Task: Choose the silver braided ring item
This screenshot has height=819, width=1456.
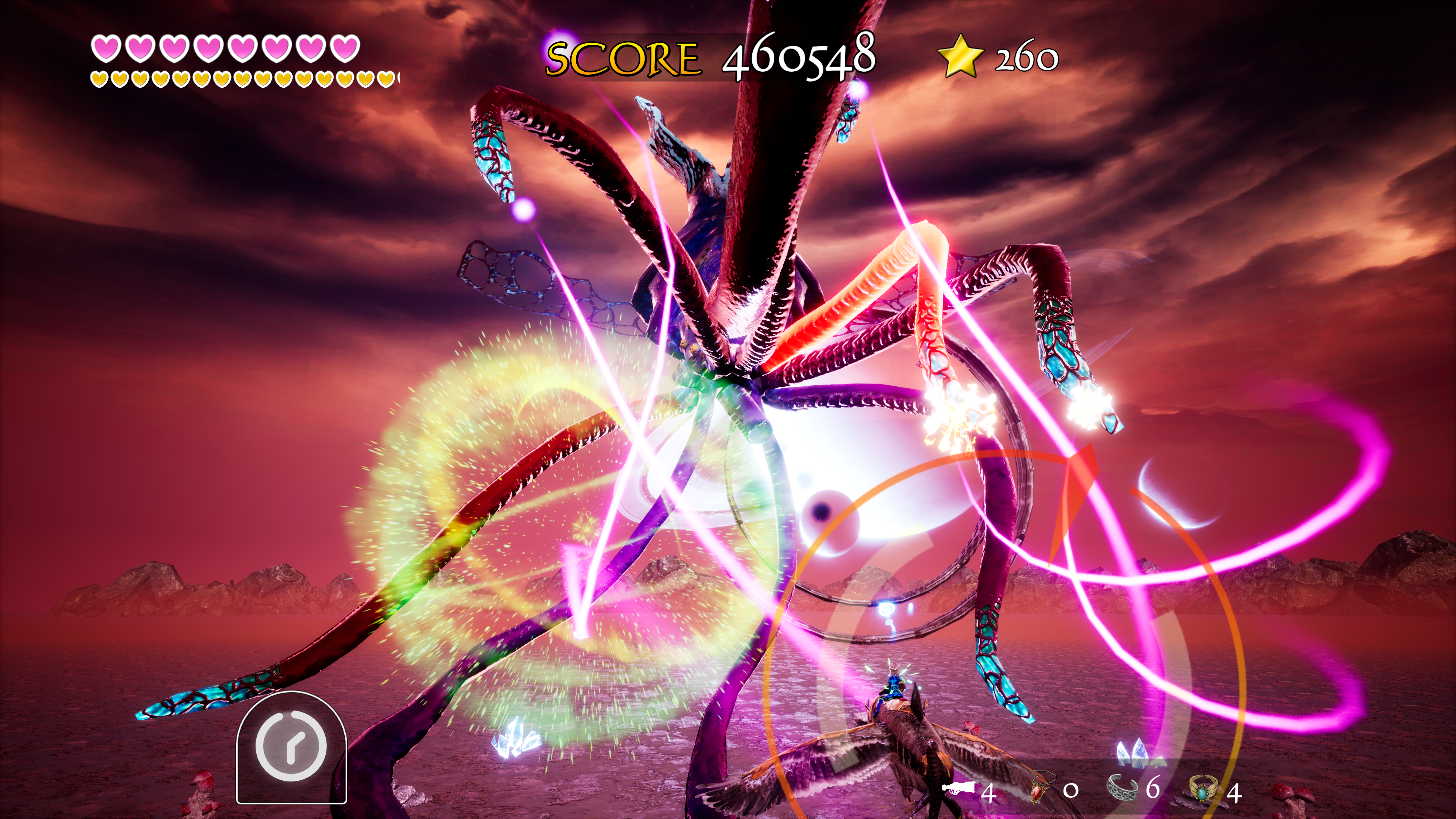Action: pyautogui.click(x=1122, y=788)
